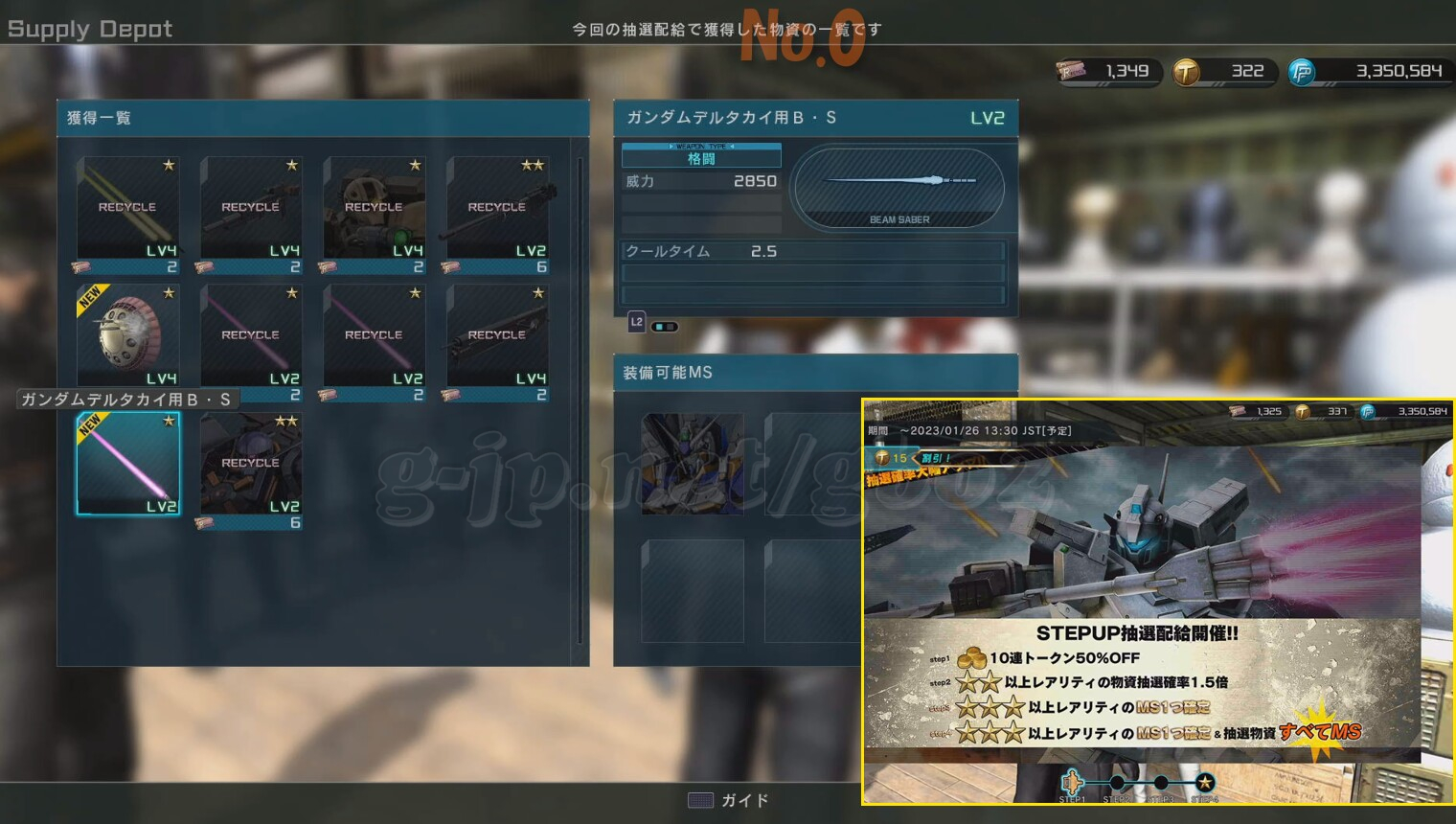Click the STEPUP supply drop banner inset

(1157, 602)
